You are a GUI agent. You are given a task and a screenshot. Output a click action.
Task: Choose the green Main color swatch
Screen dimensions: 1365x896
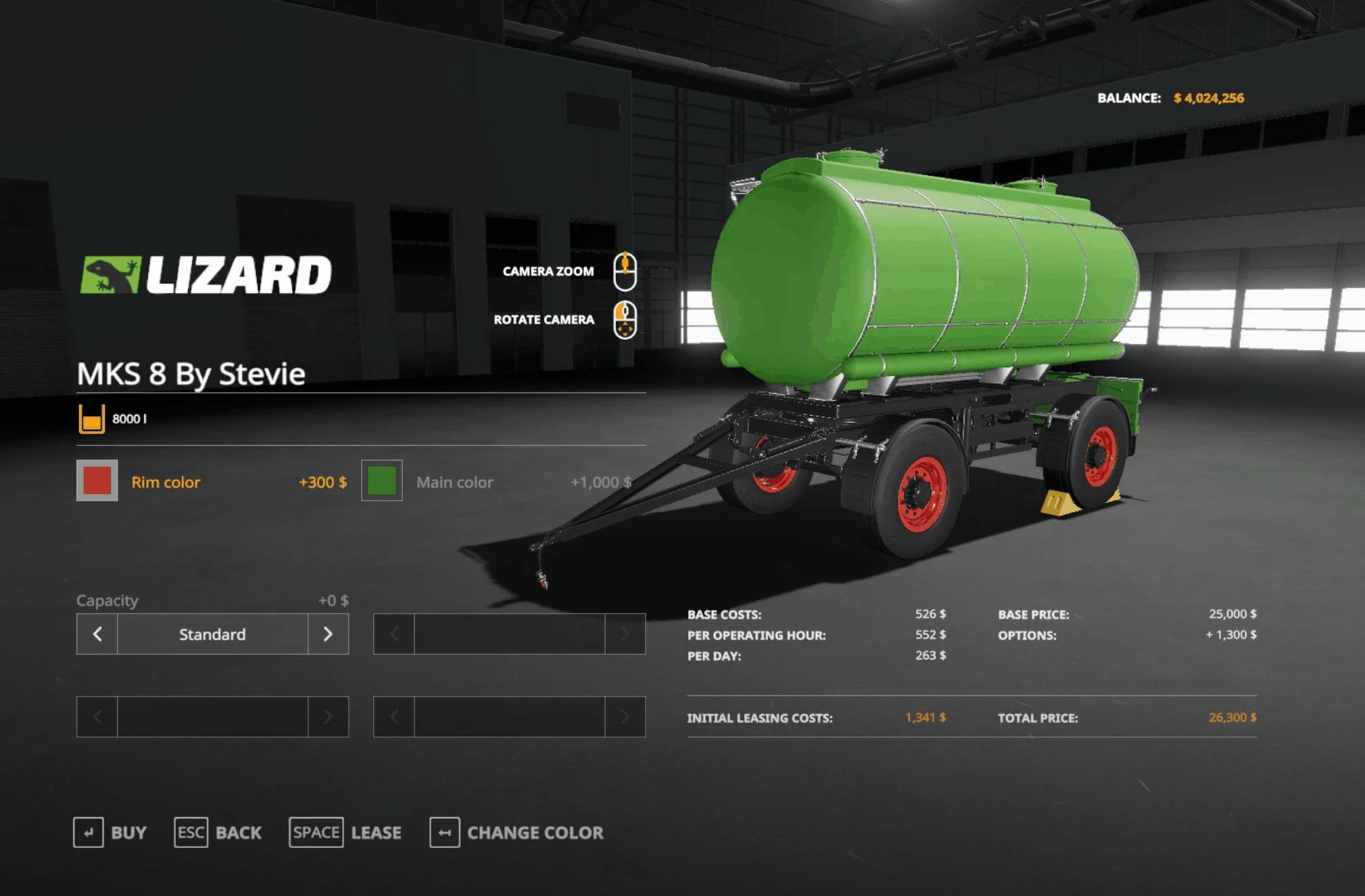click(382, 480)
